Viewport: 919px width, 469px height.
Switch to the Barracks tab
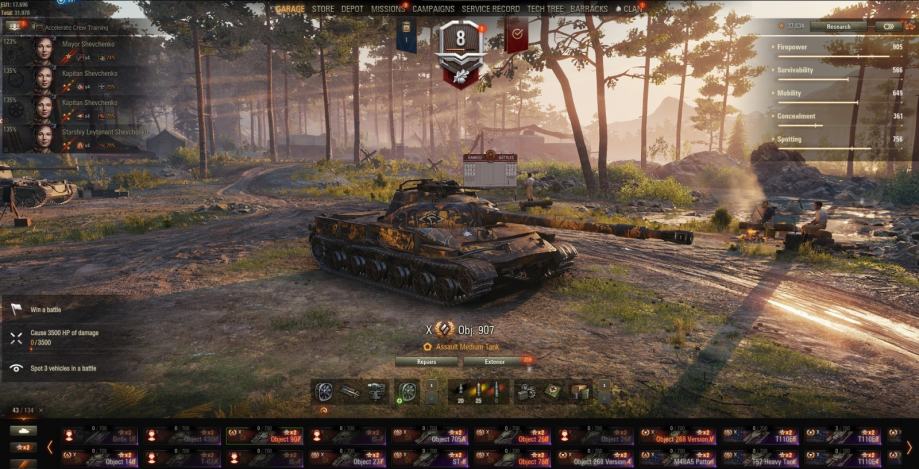coord(589,9)
